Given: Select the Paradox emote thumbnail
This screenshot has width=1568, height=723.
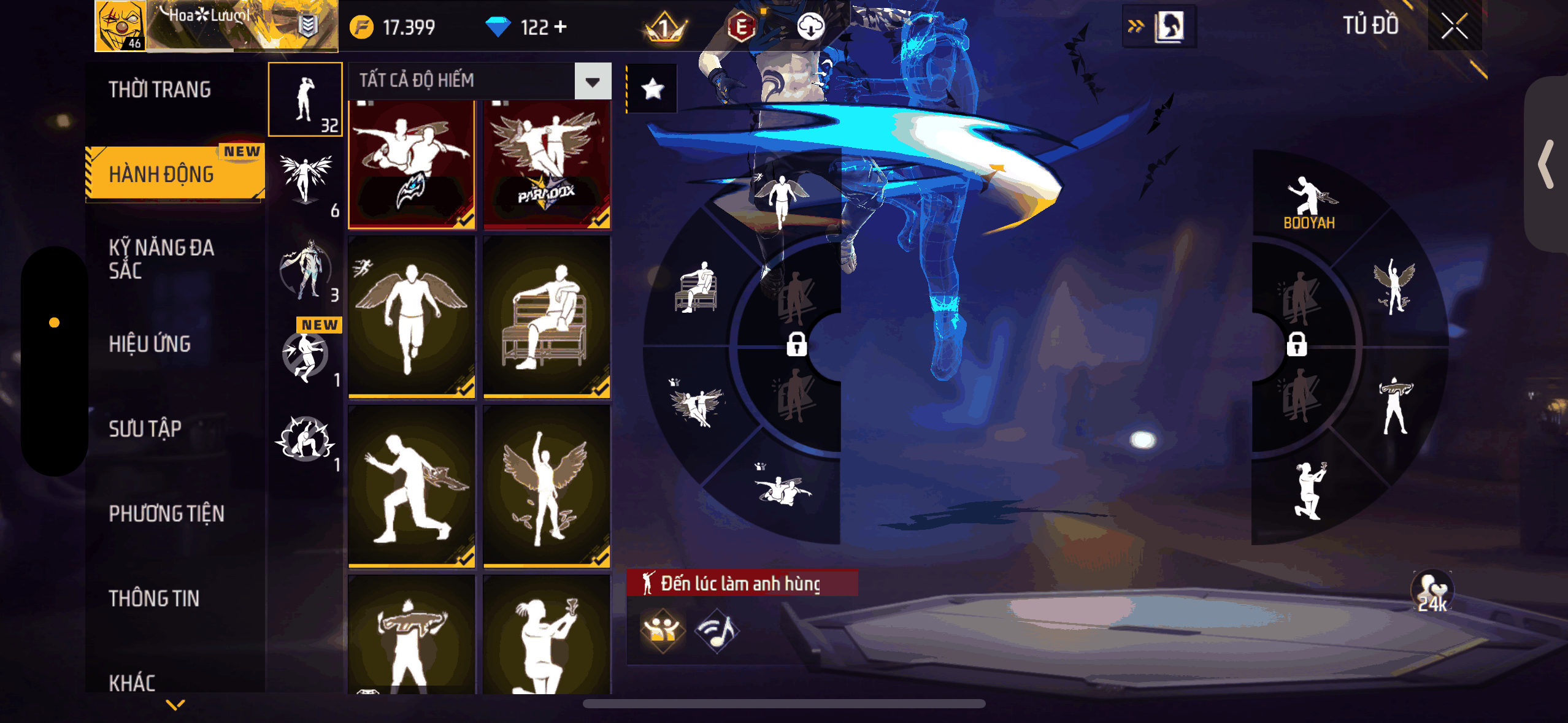Looking at the screenshot, I should (547, 164).
